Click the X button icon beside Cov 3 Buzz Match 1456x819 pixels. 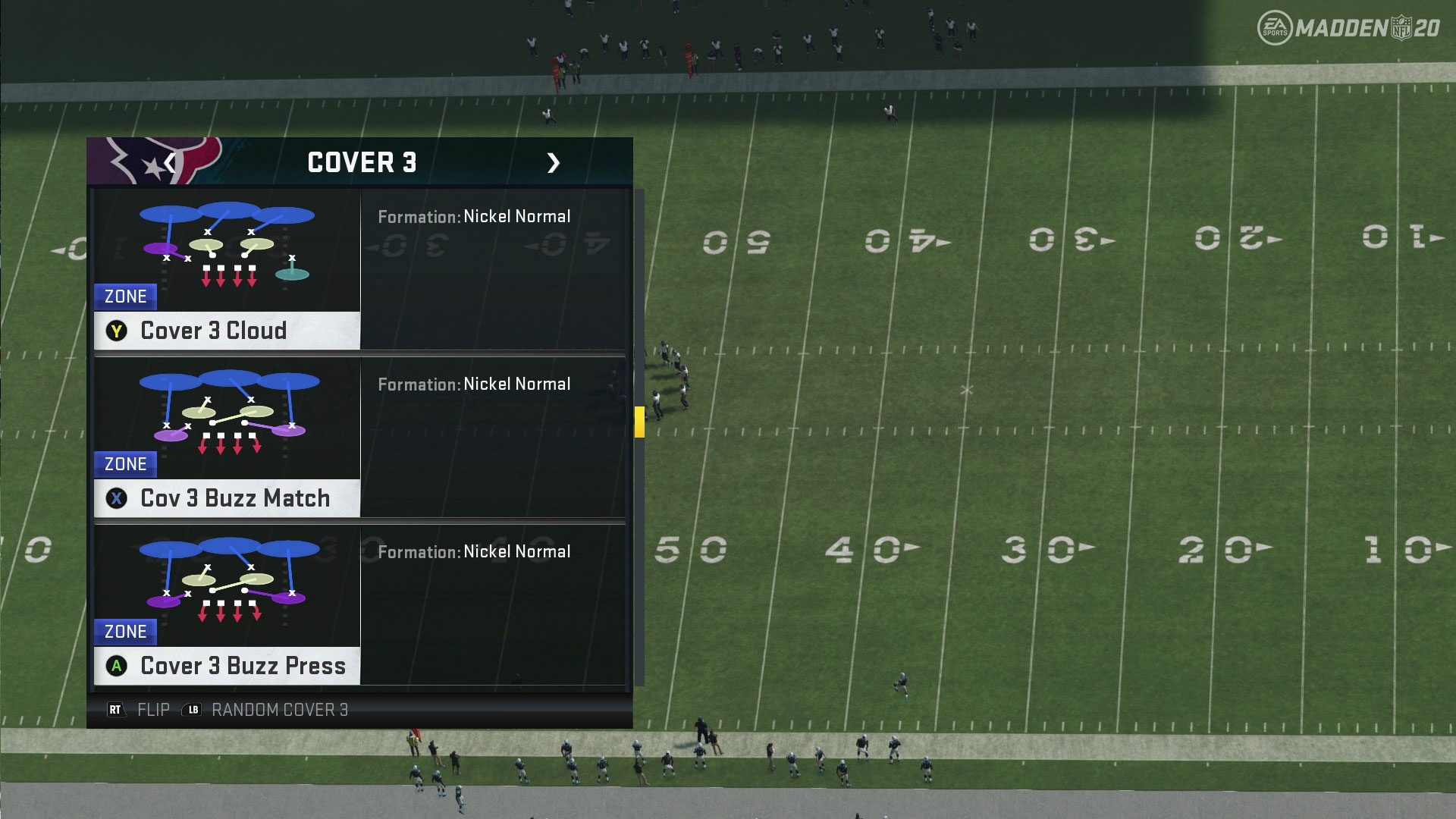pos(117,498)
